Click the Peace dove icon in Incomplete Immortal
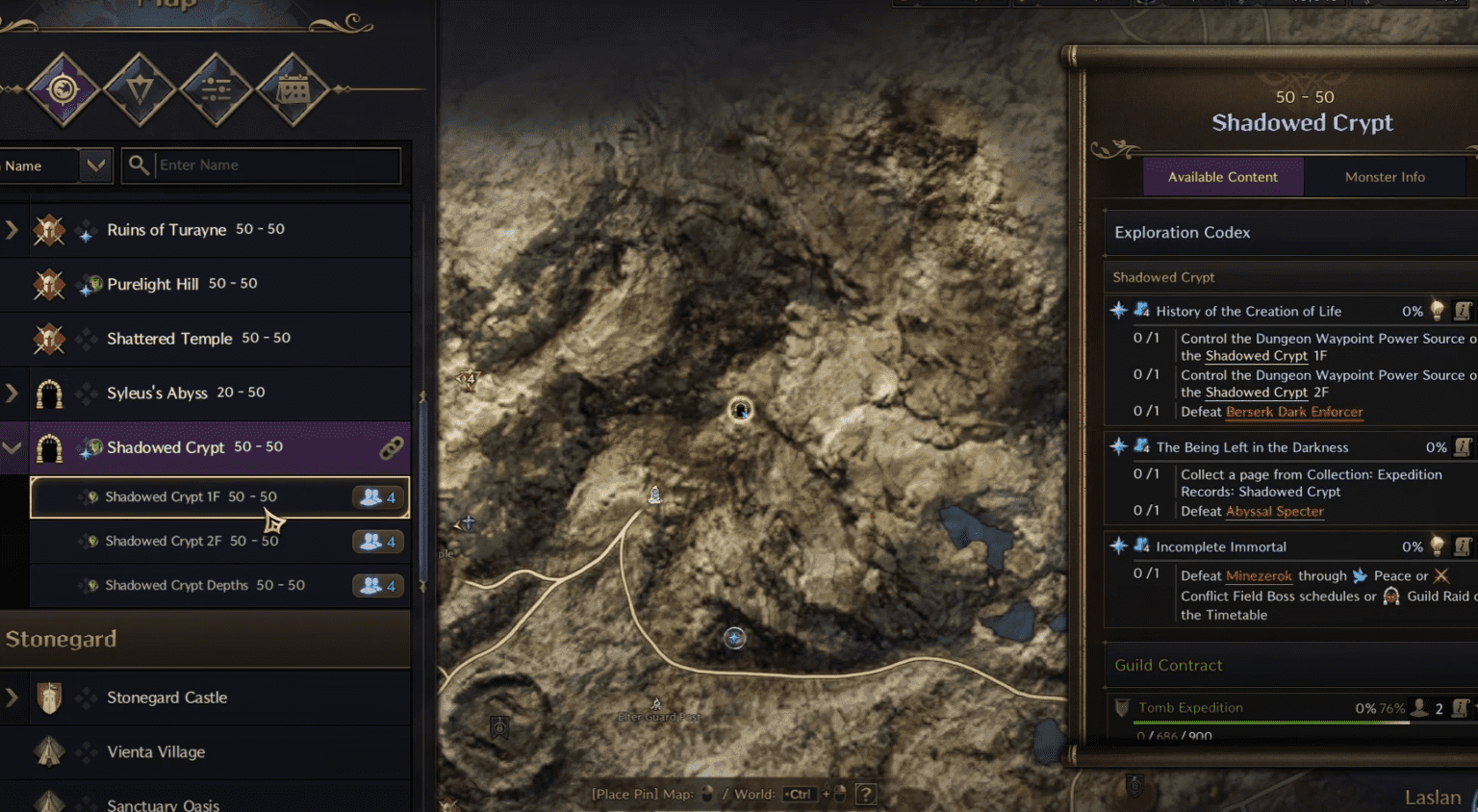 pos(1359,575)
